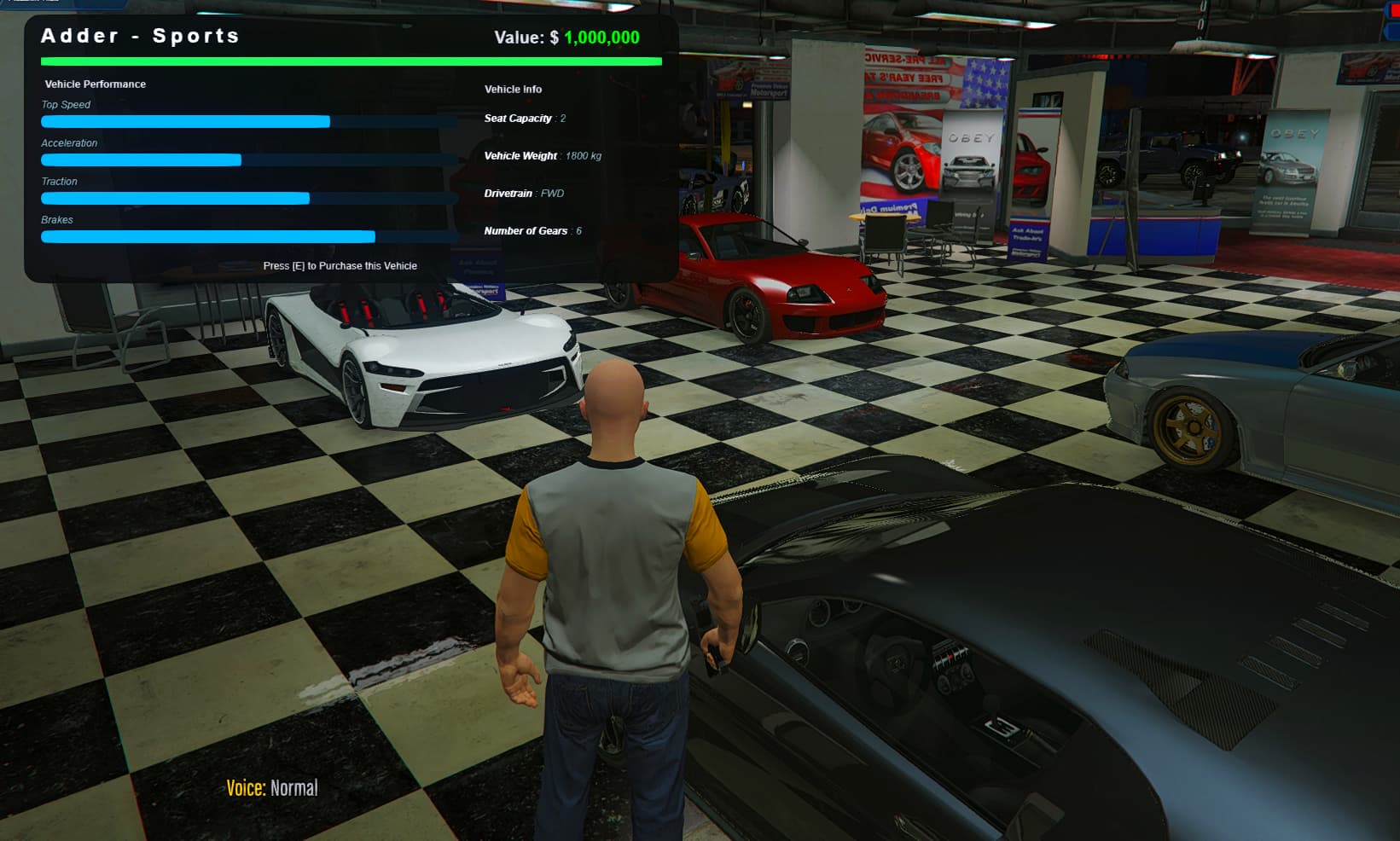
Task: Click the Top Speed performance bar
Action: tap(247, 121)
